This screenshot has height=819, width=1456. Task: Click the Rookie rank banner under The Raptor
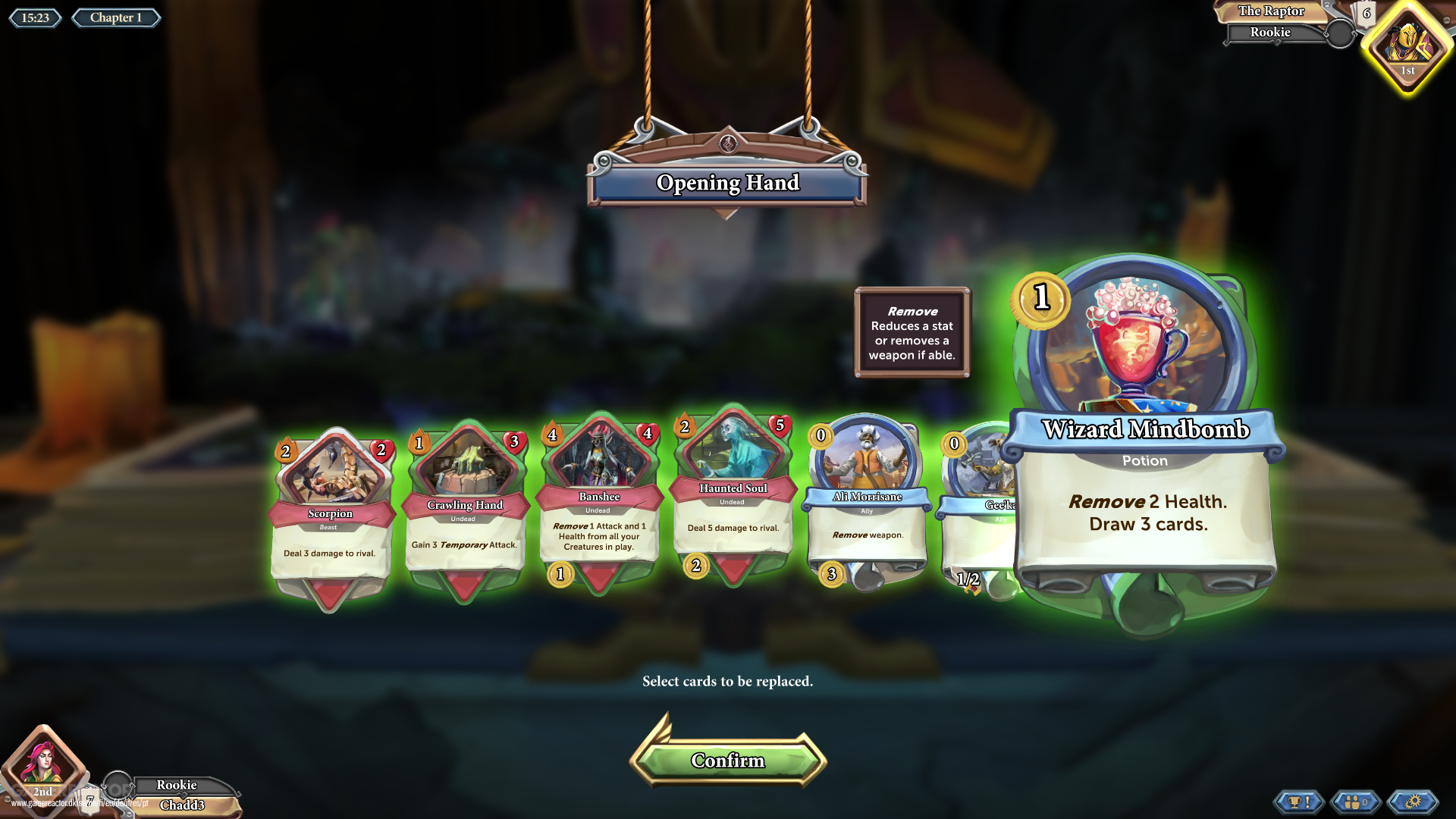[x=1270, y=32]
